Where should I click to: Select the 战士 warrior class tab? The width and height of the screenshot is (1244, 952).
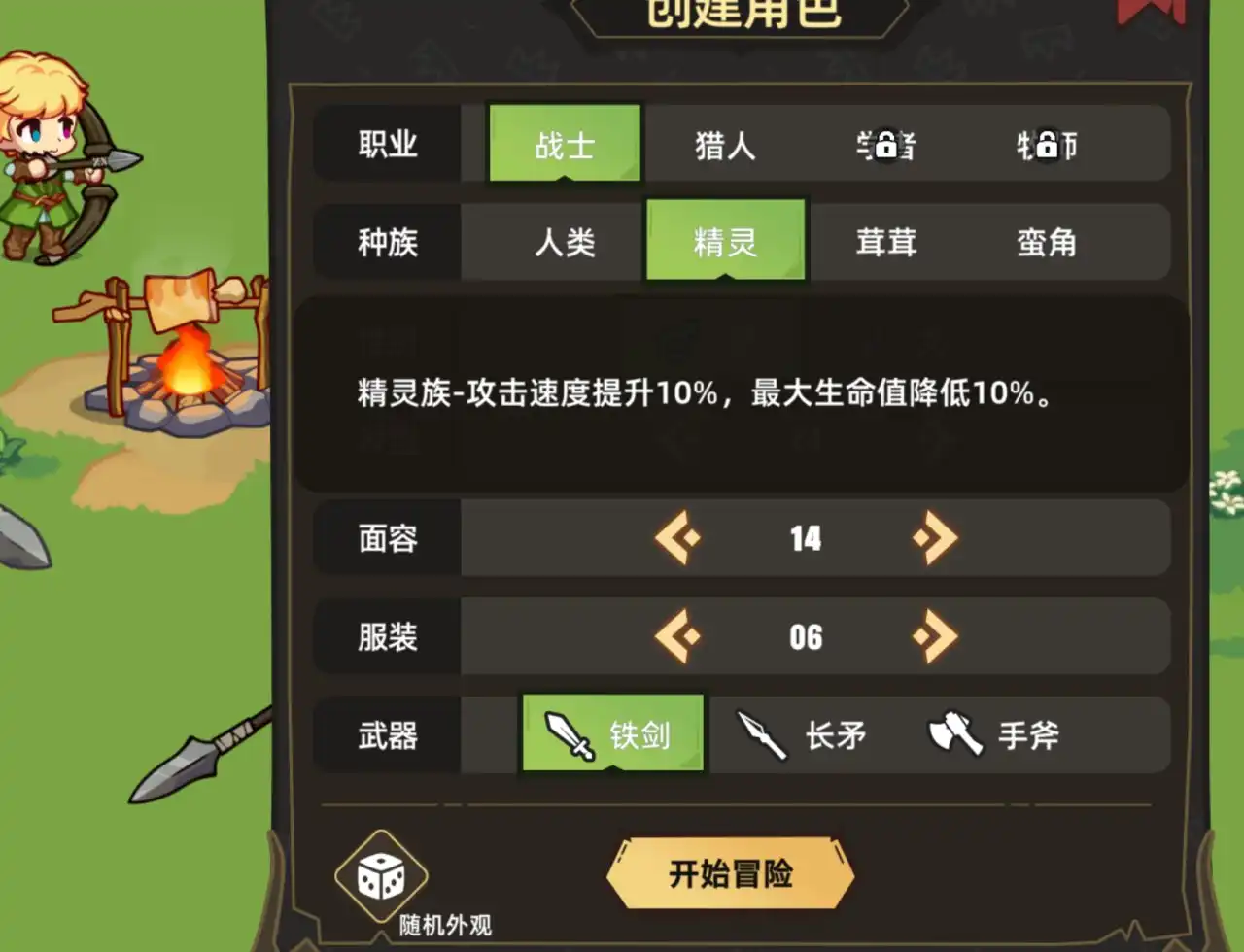565,141
